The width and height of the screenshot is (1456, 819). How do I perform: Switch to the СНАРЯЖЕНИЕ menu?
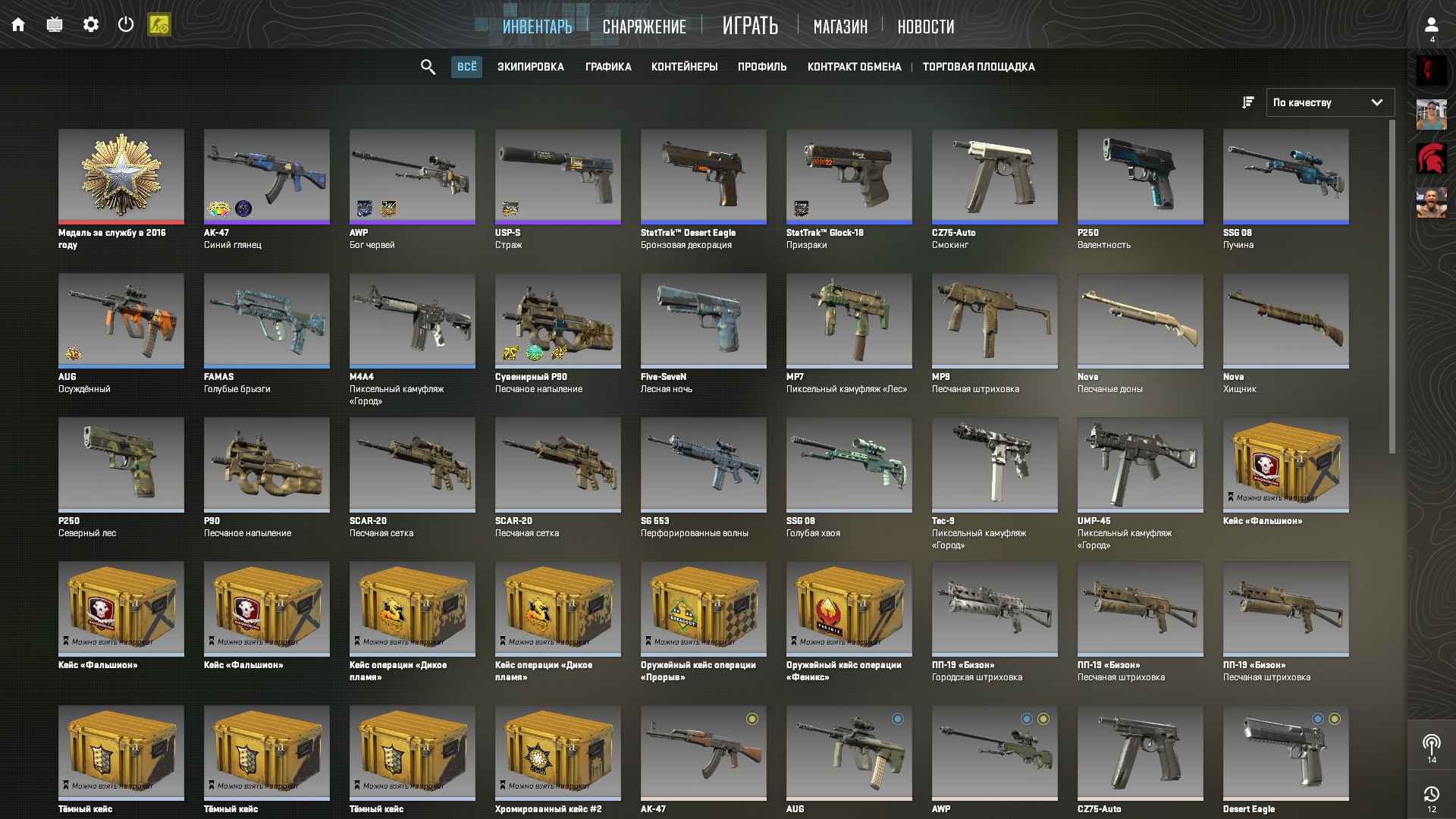(x=644, y=26)
